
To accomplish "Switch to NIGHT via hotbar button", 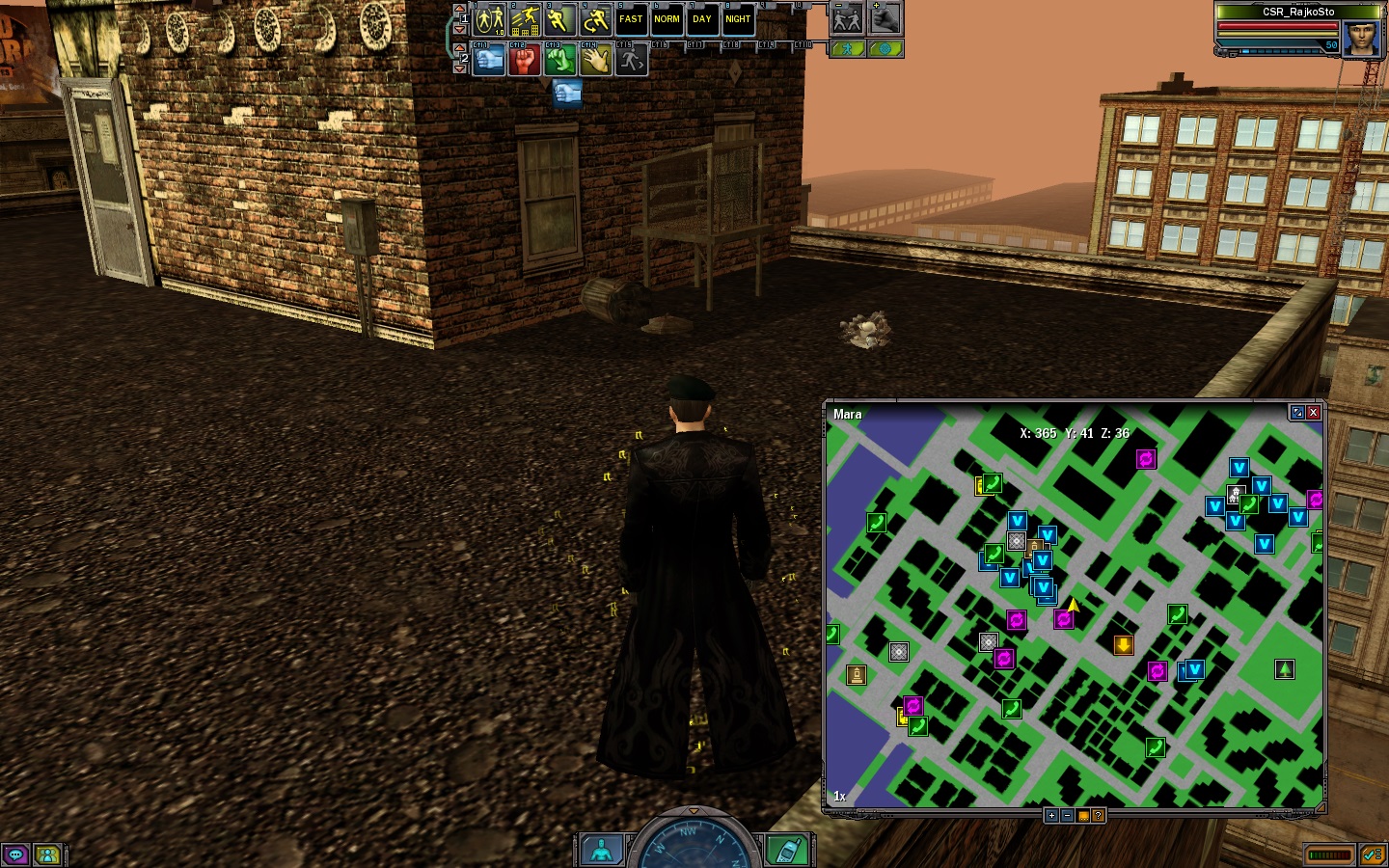I will coord(738,19).
